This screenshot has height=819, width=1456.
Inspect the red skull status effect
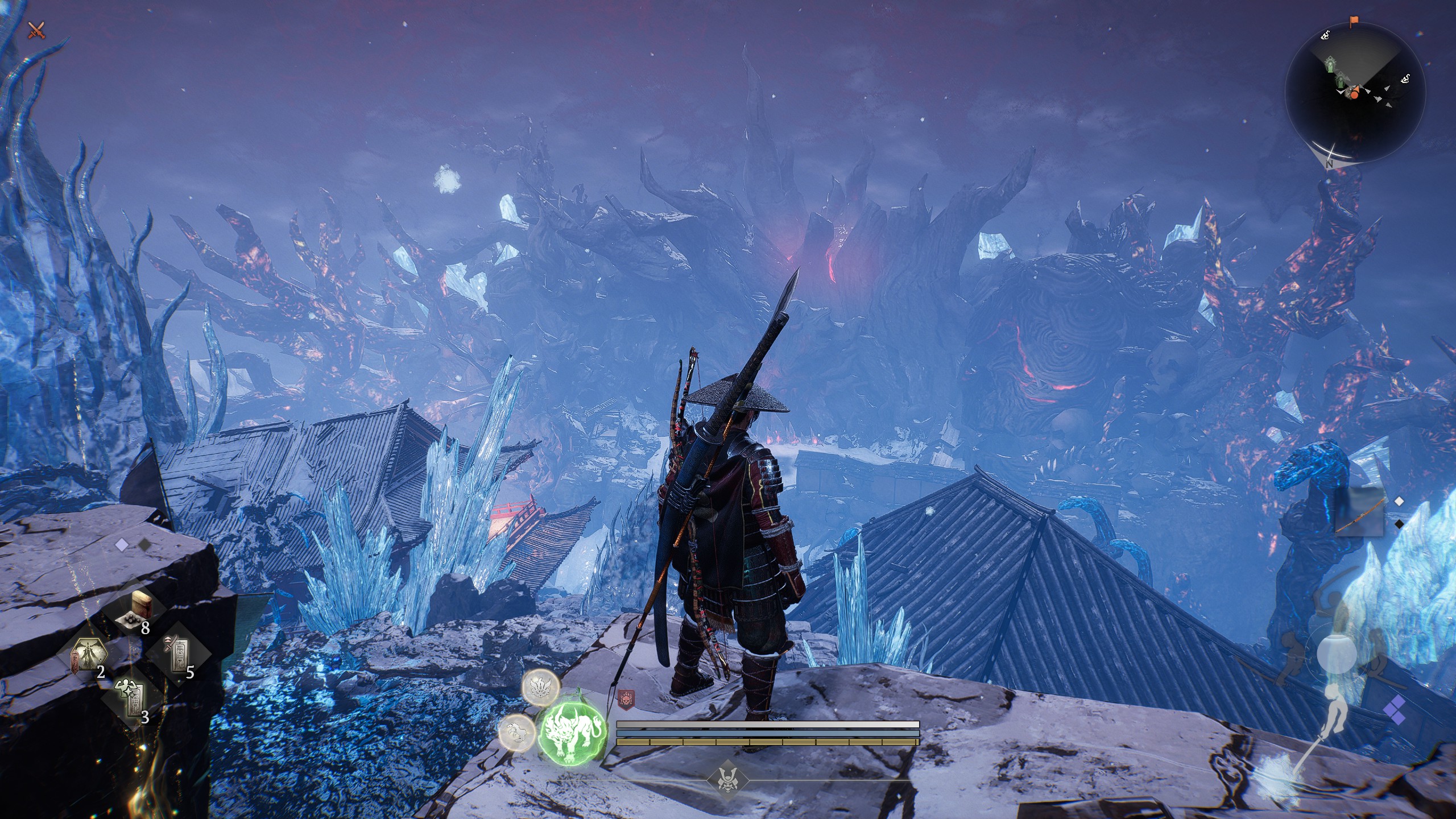click(626, 697)
